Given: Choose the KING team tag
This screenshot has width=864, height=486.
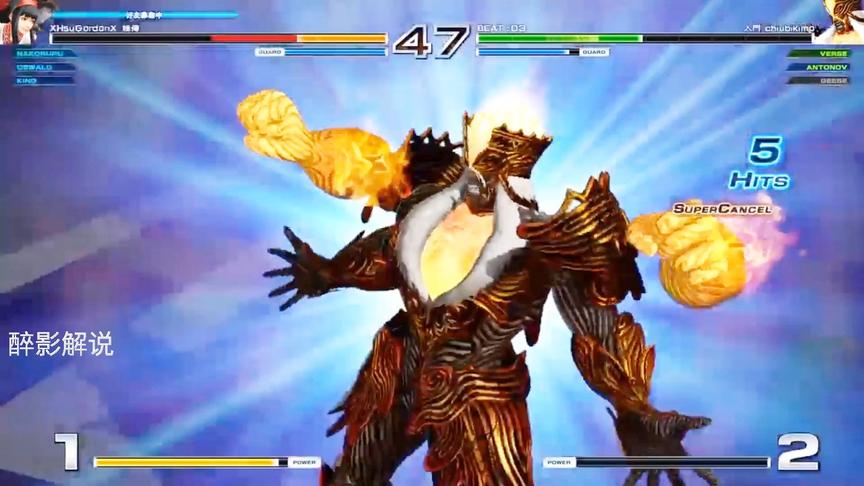Looking at the screenshot, I should point(27,80).
